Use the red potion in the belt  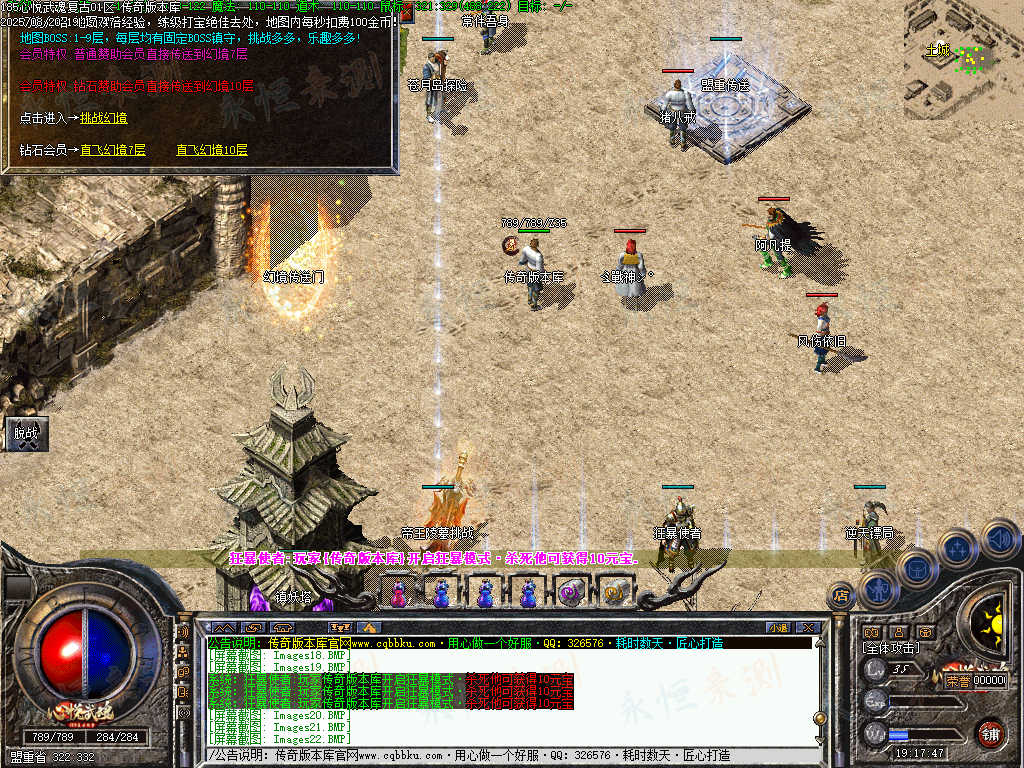click(398, 594)
